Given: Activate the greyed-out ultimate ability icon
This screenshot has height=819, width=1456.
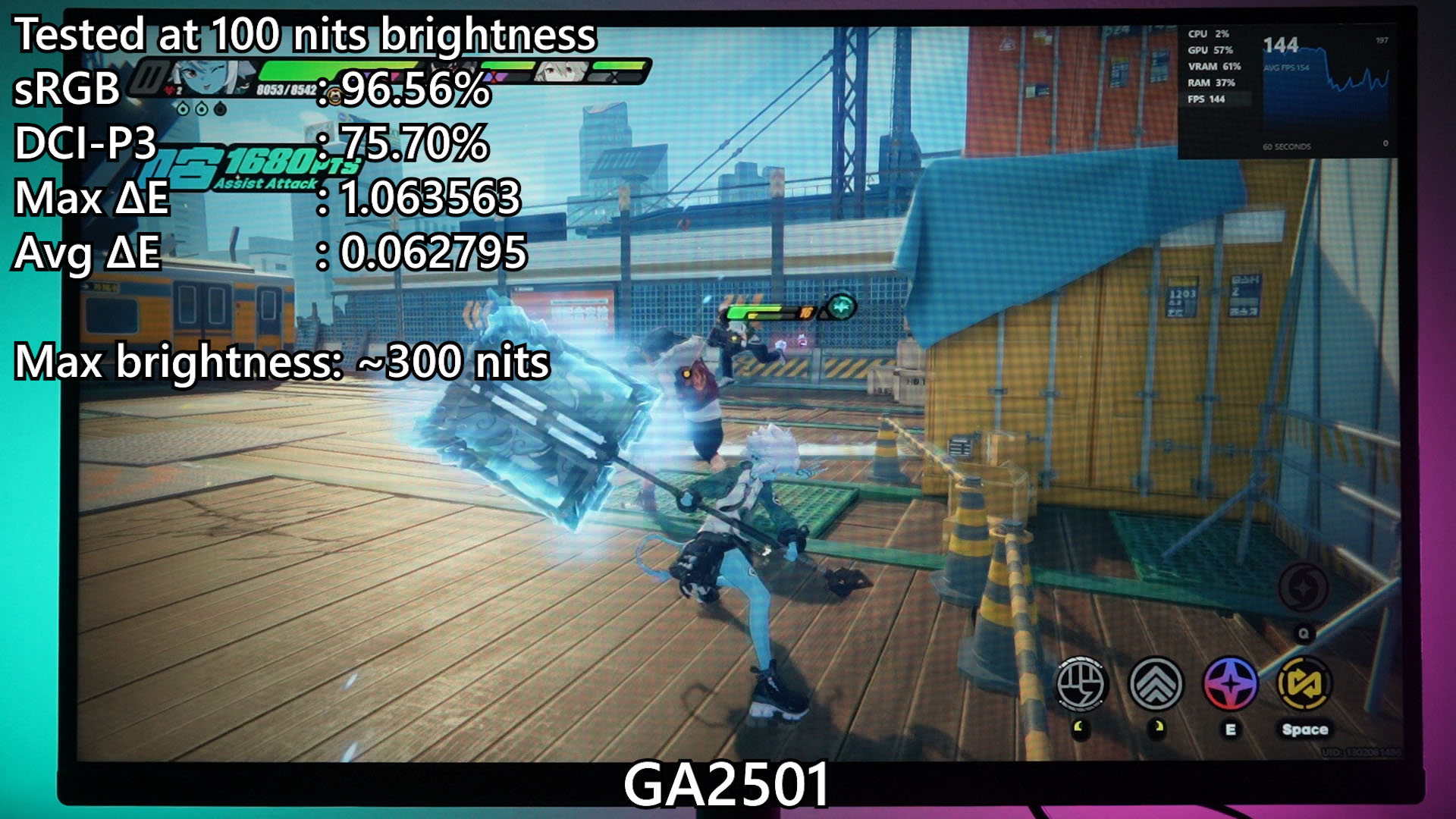Looking at the screenshot, I should coord(1303,588).
